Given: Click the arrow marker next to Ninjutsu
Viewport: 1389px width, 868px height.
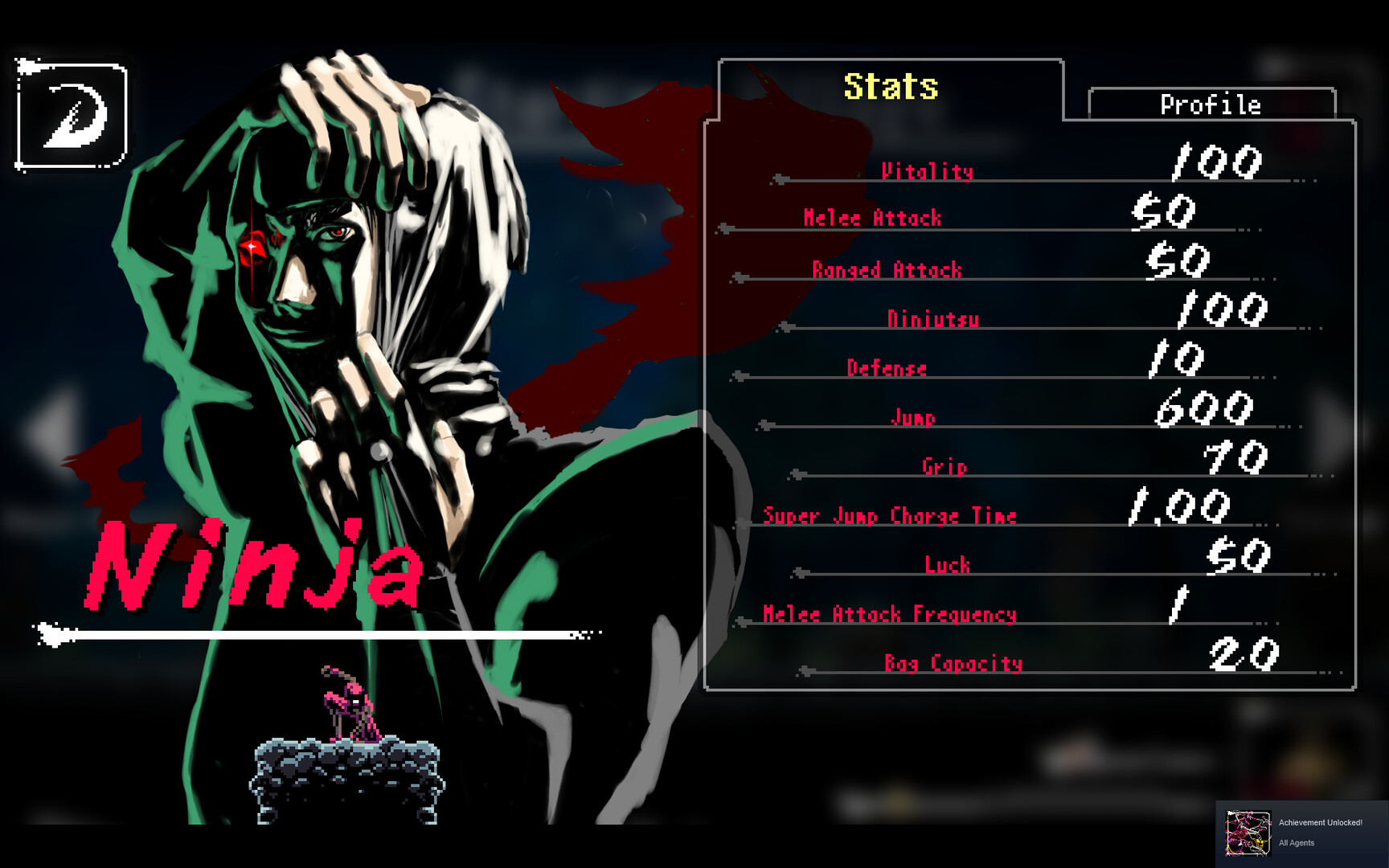Looking at the screenshot, I should pyautogui.click(x=785, y=328).
